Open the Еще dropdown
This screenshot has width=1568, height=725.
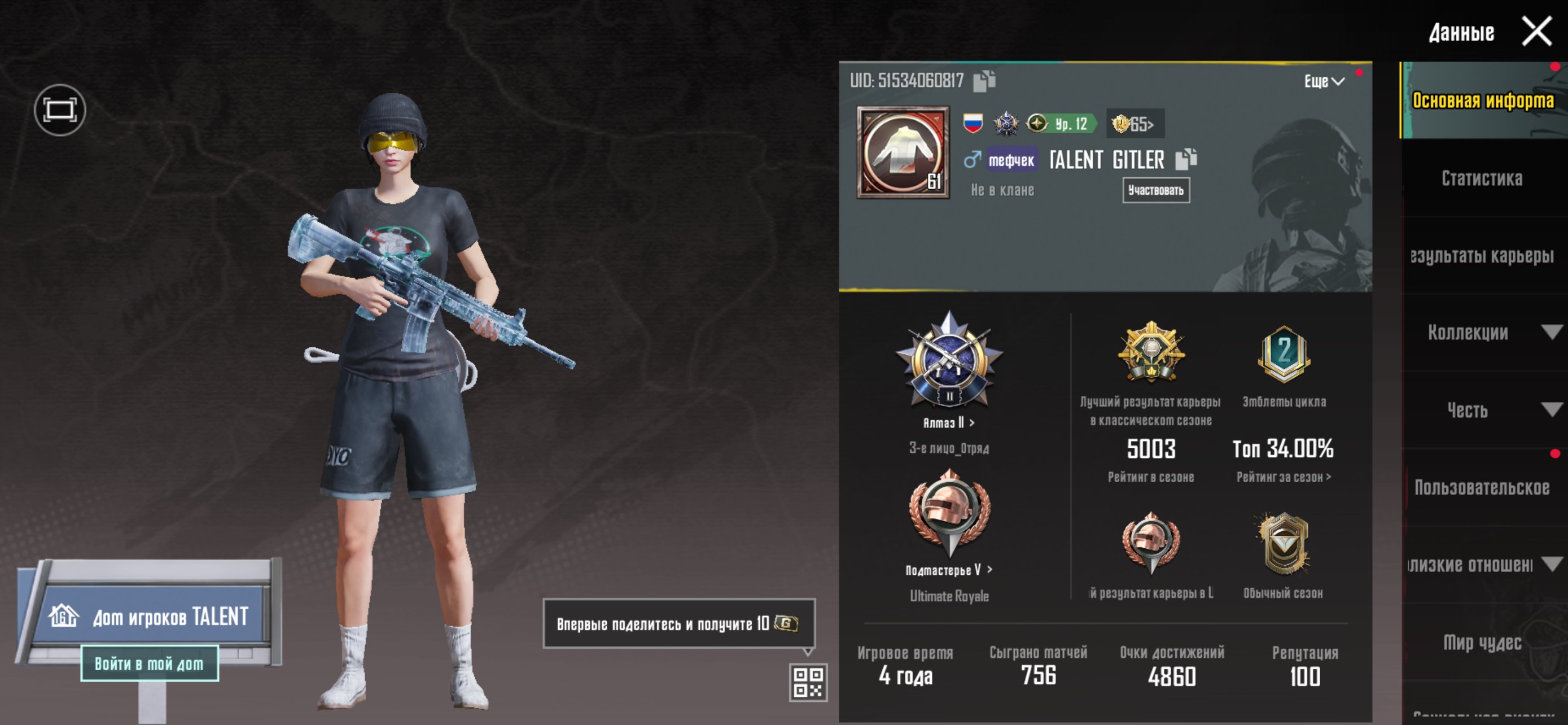point(1323,81)
